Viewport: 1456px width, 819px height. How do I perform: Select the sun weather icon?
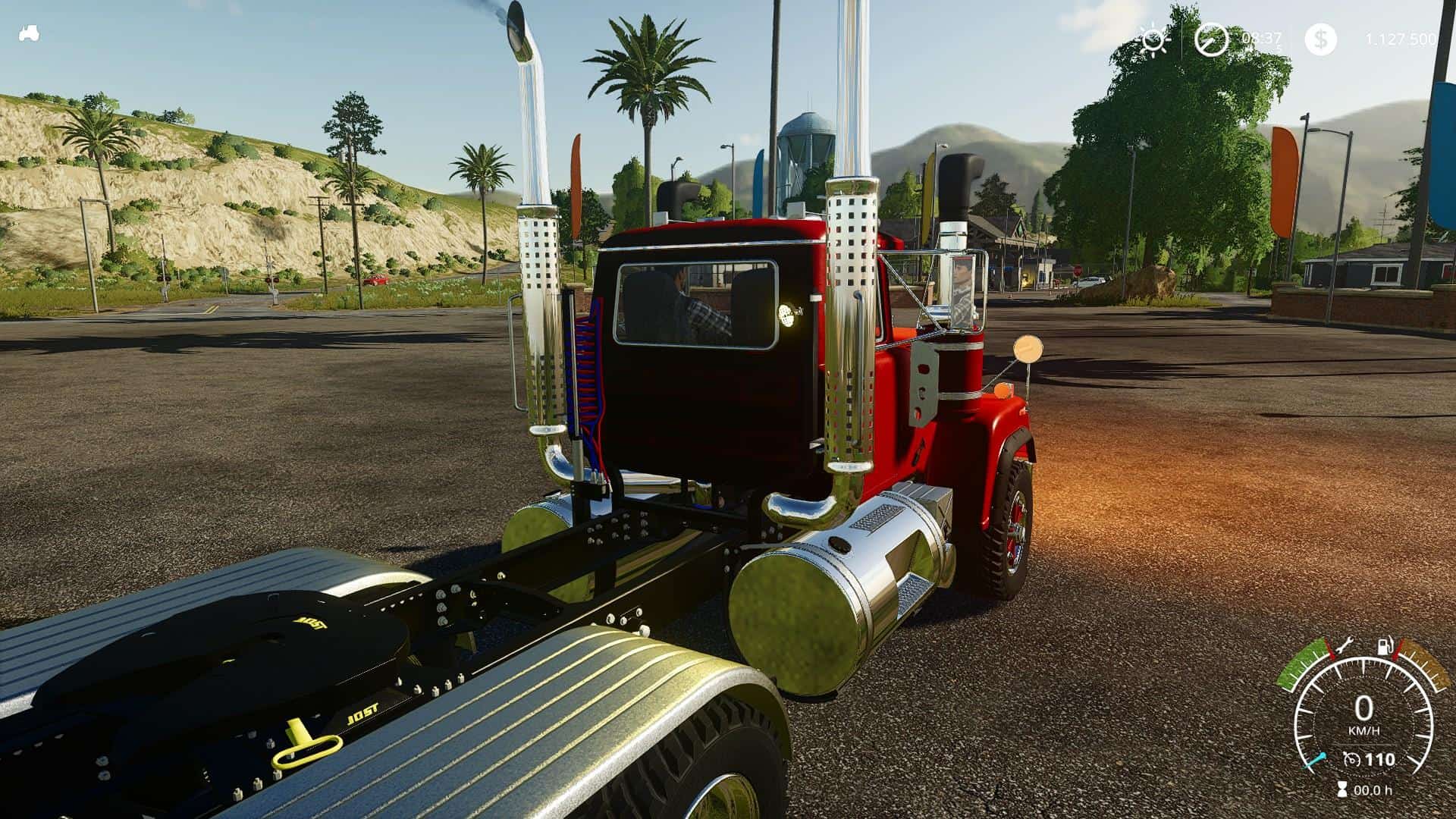click(1153, 39)
